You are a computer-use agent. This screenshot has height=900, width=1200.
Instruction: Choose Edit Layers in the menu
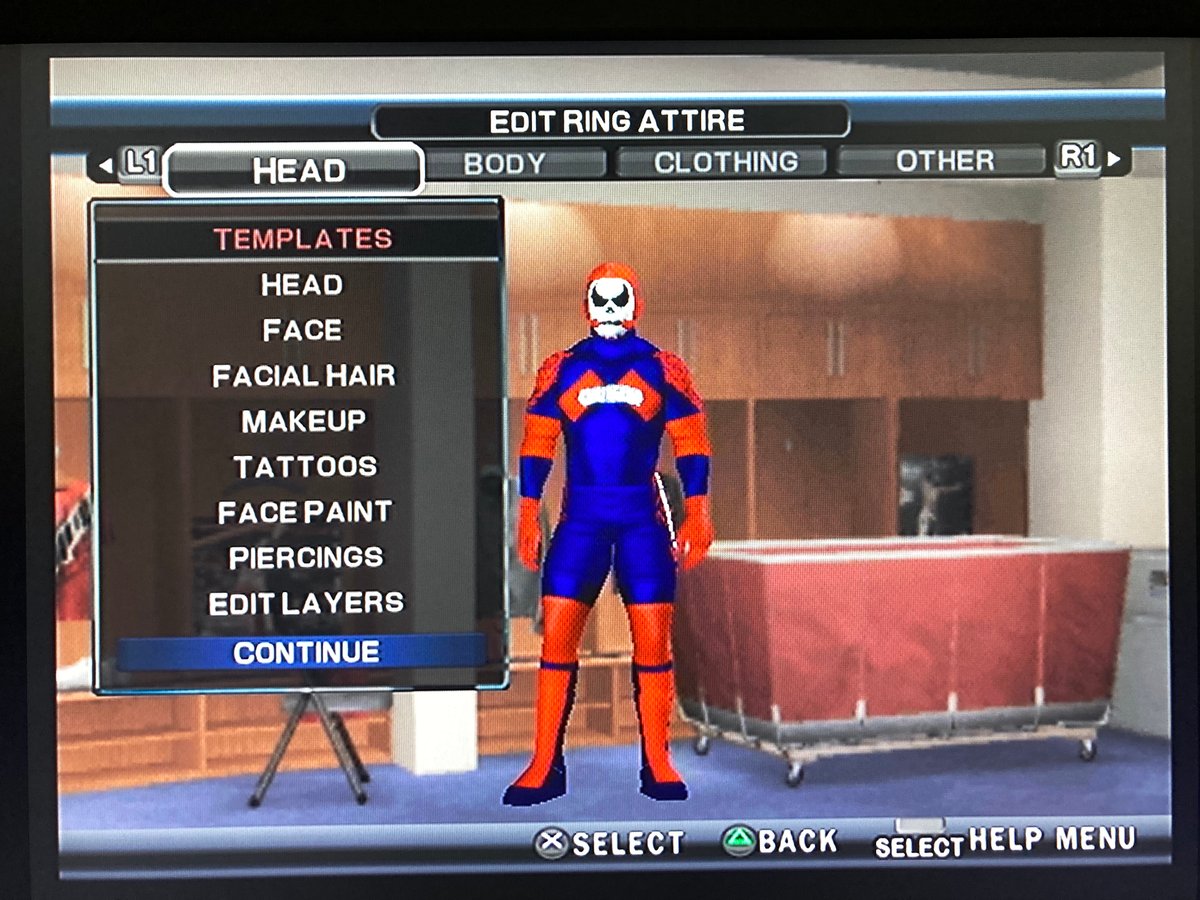[x=306, y=603]
